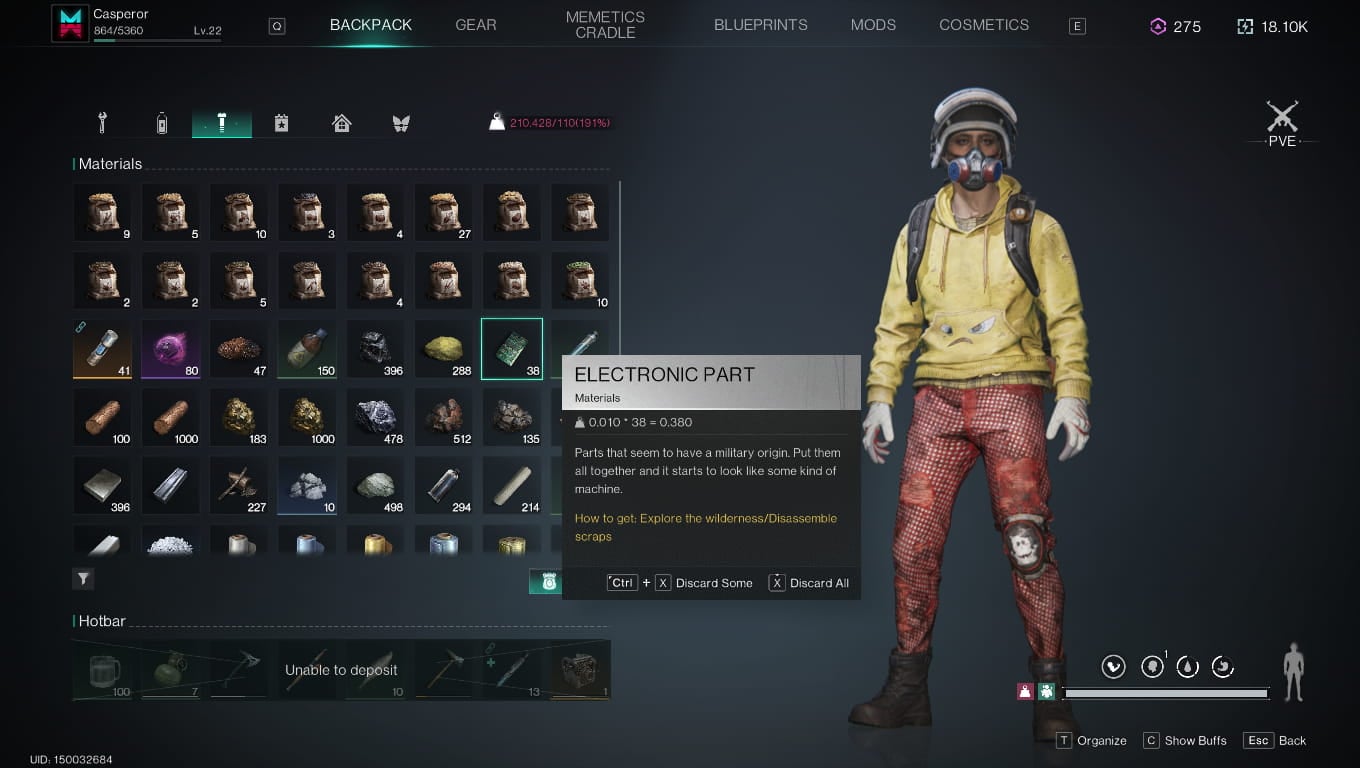
Task: Select the purple orb item with 80
Action: point(171,349)
